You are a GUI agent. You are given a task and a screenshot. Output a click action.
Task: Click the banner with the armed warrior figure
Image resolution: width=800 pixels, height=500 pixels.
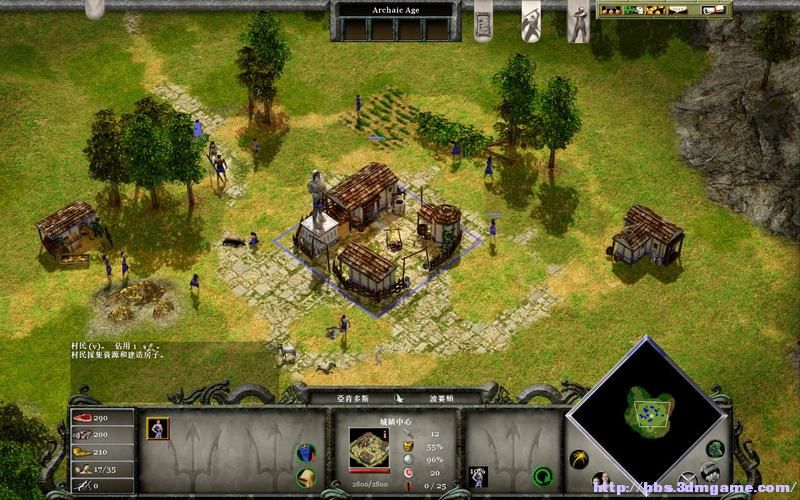coord(532,20)
